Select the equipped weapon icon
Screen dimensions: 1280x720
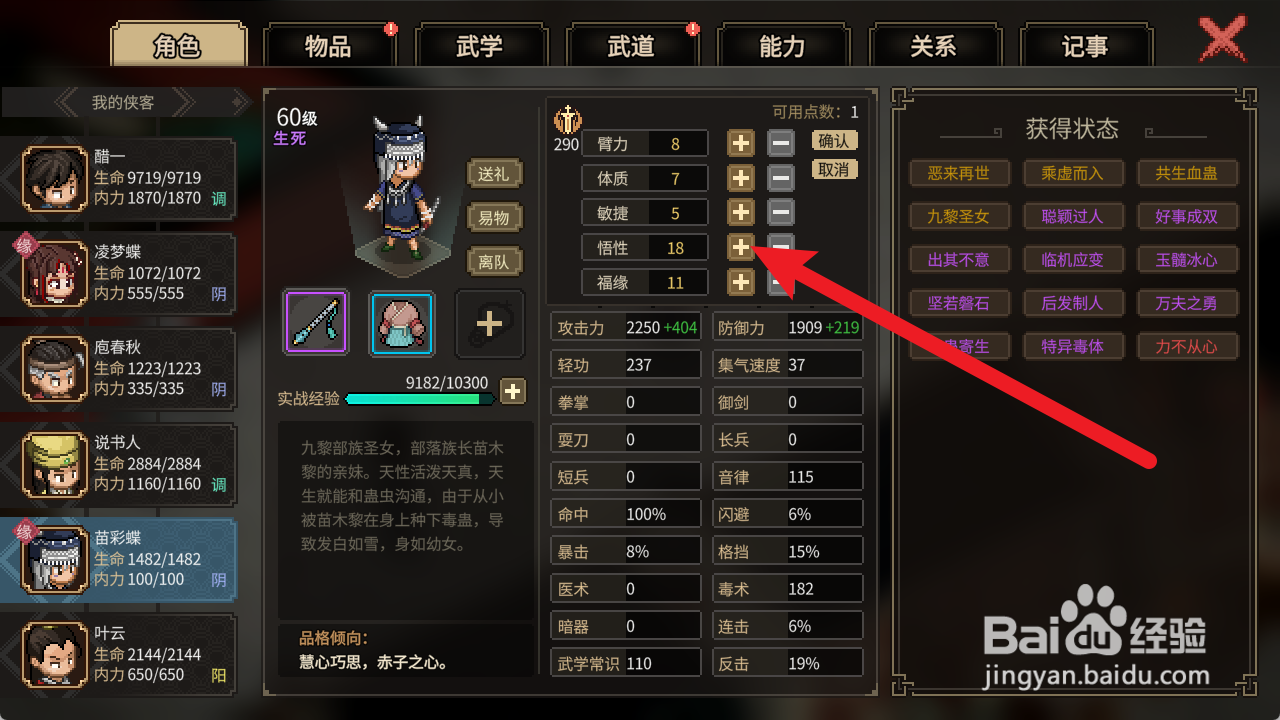coord(316,322)
